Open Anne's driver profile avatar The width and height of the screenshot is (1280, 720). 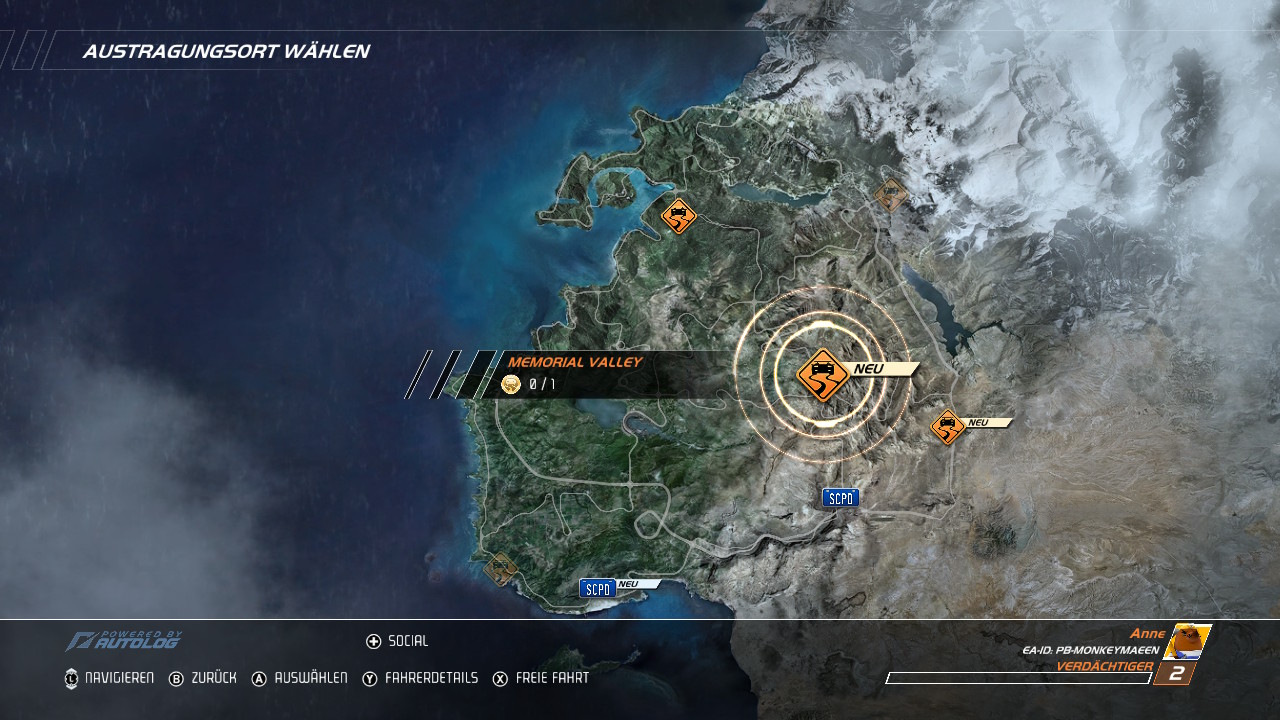pos(1187,642)
